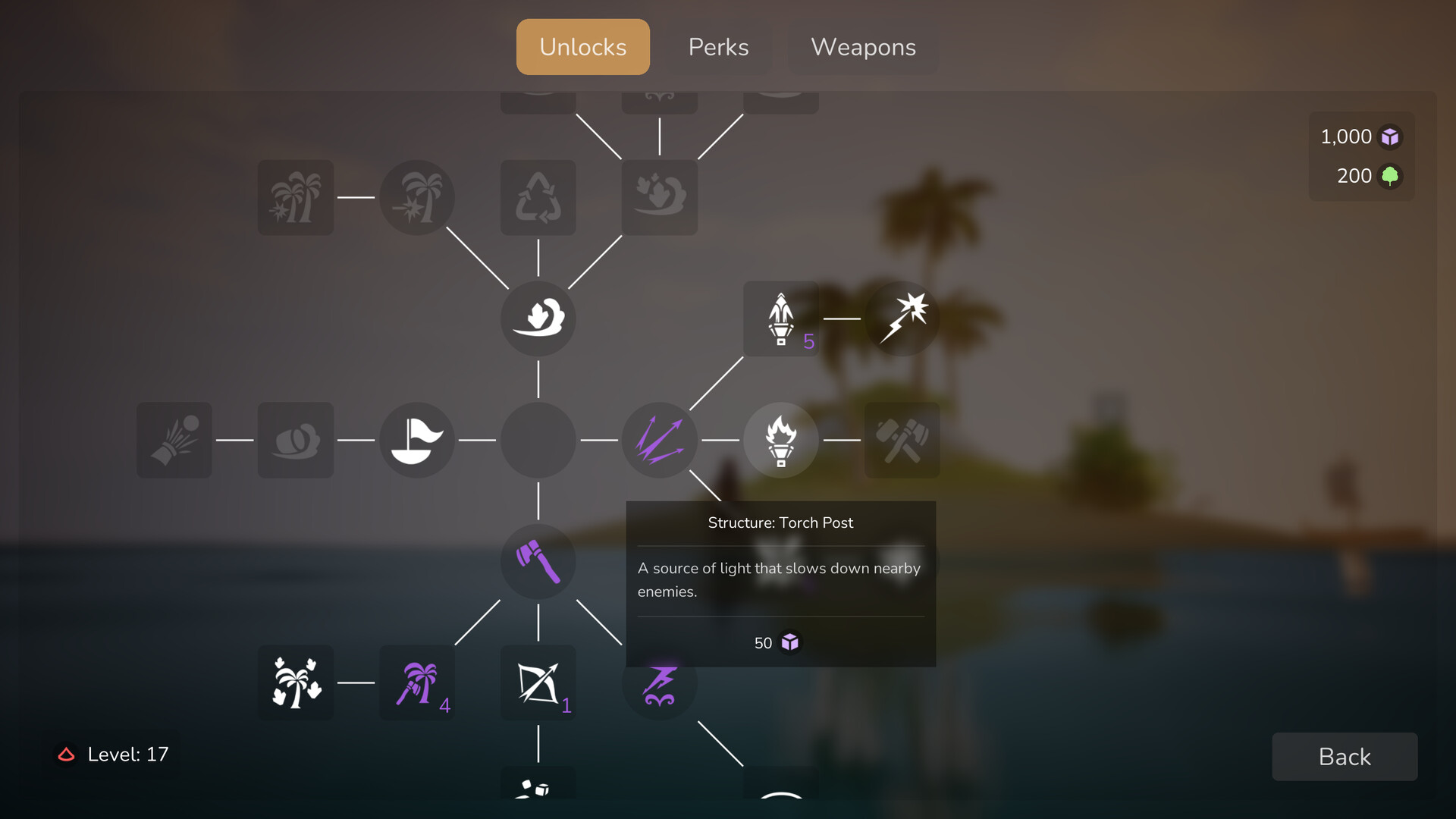Switch to the Perks tab
Image resolution: width=1456 pixels, height=819 pixels.
click(x=718, y=47)
